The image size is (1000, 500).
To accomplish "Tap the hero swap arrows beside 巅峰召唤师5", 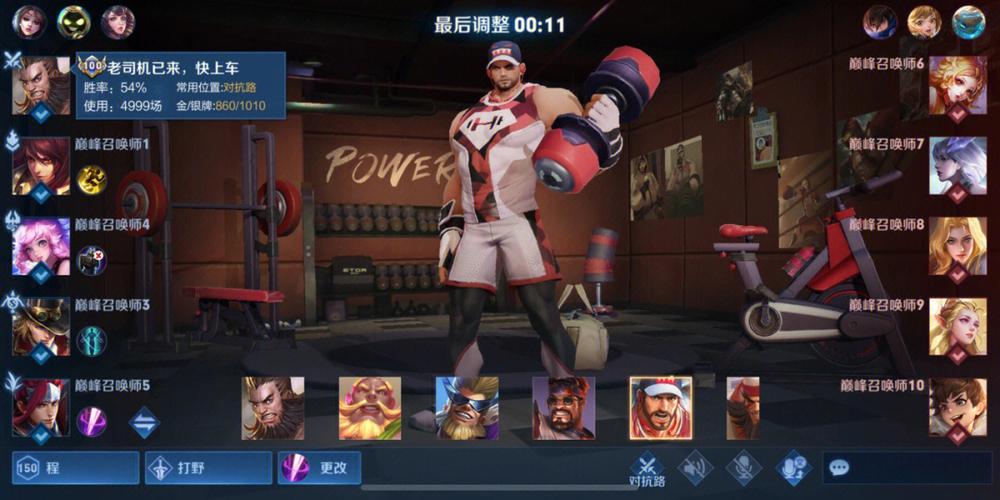I will pyautogui.click(x=144, y=422).
